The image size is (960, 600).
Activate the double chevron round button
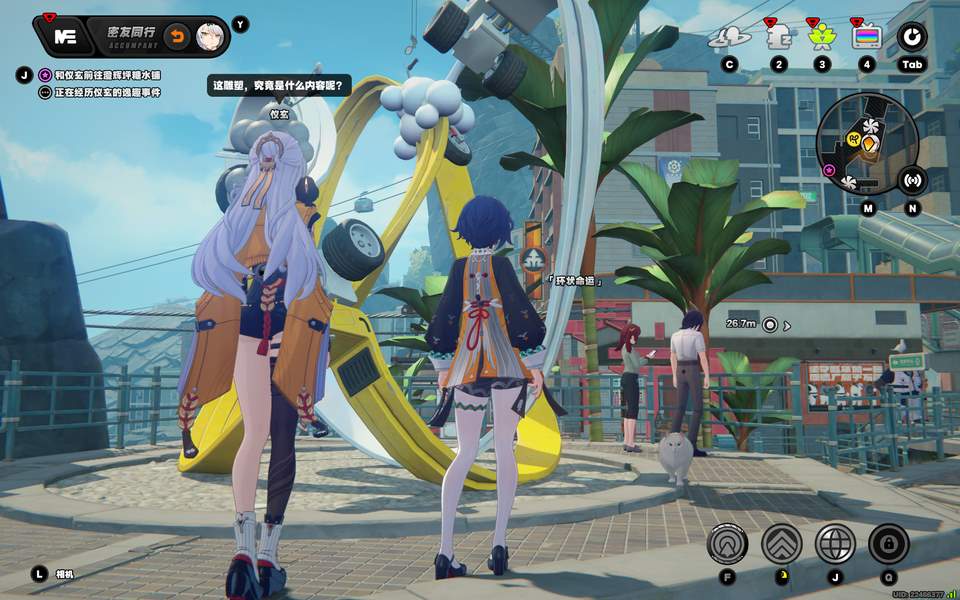781,544
